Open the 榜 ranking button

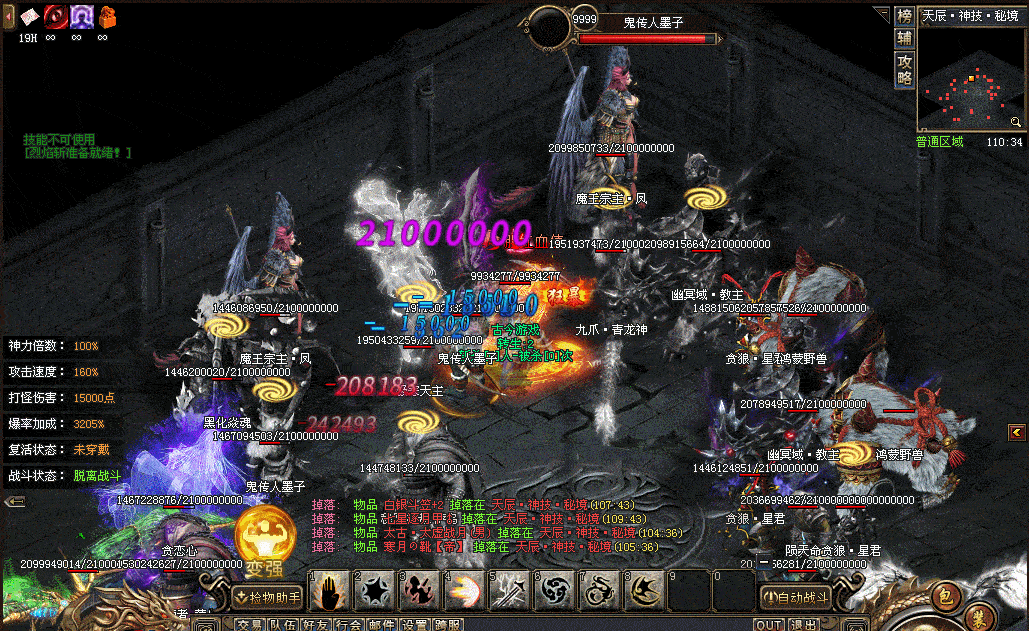point(904,16)
